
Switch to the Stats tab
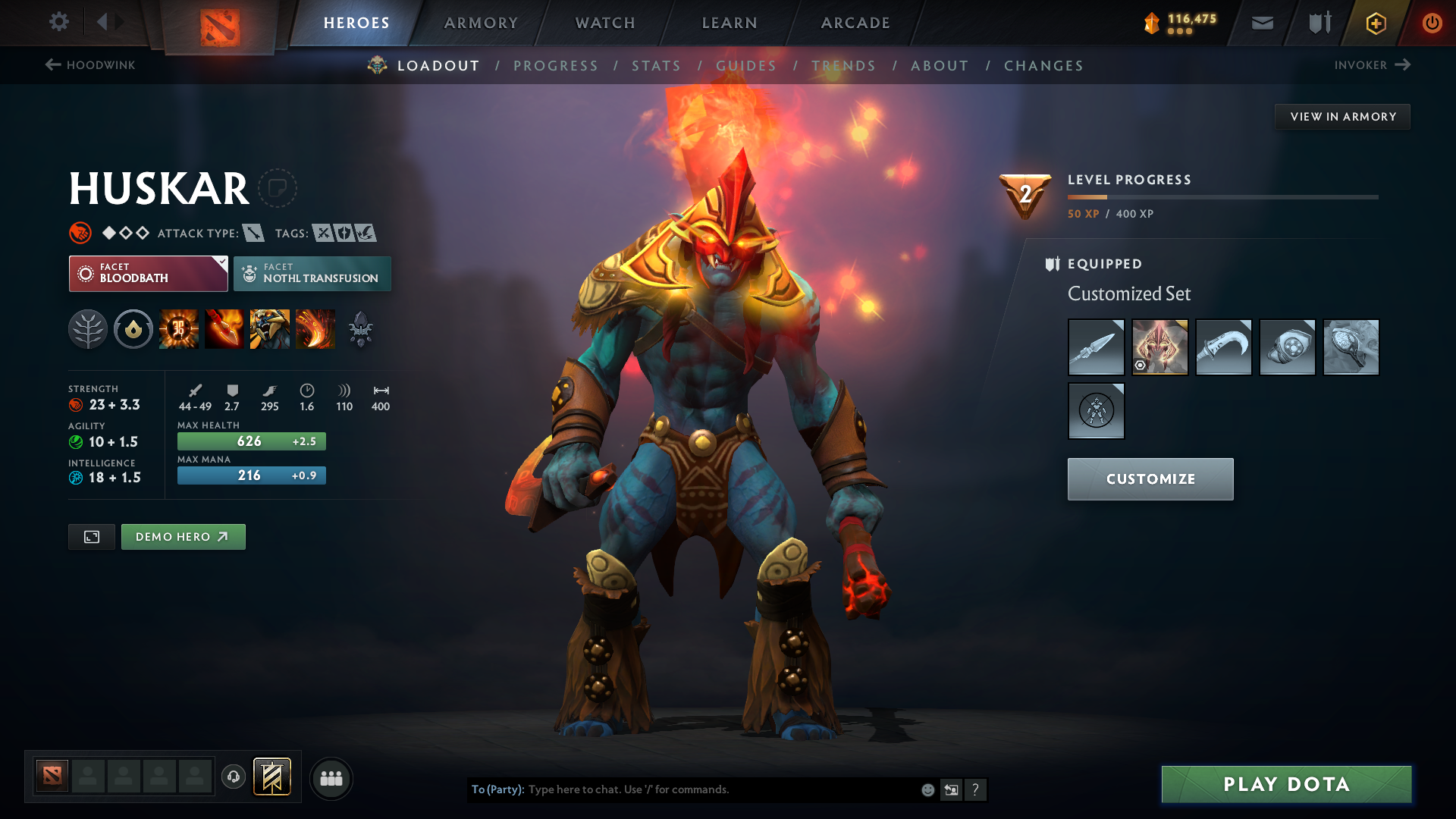657,66
